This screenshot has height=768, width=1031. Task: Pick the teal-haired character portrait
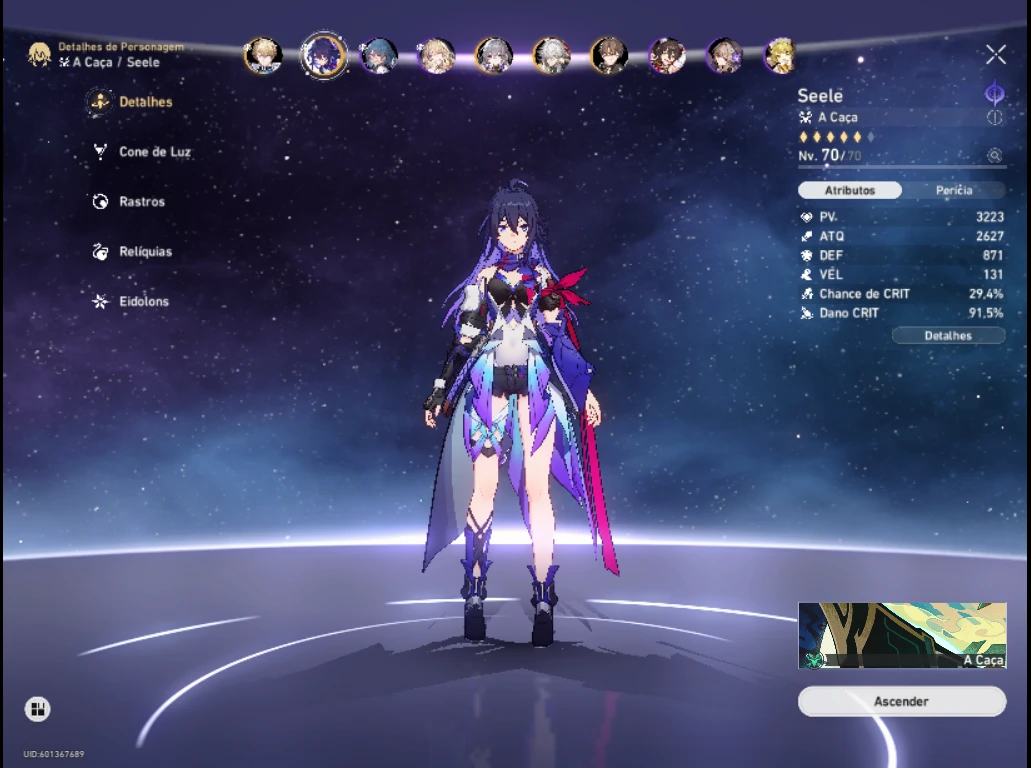[x=379, y=55]
